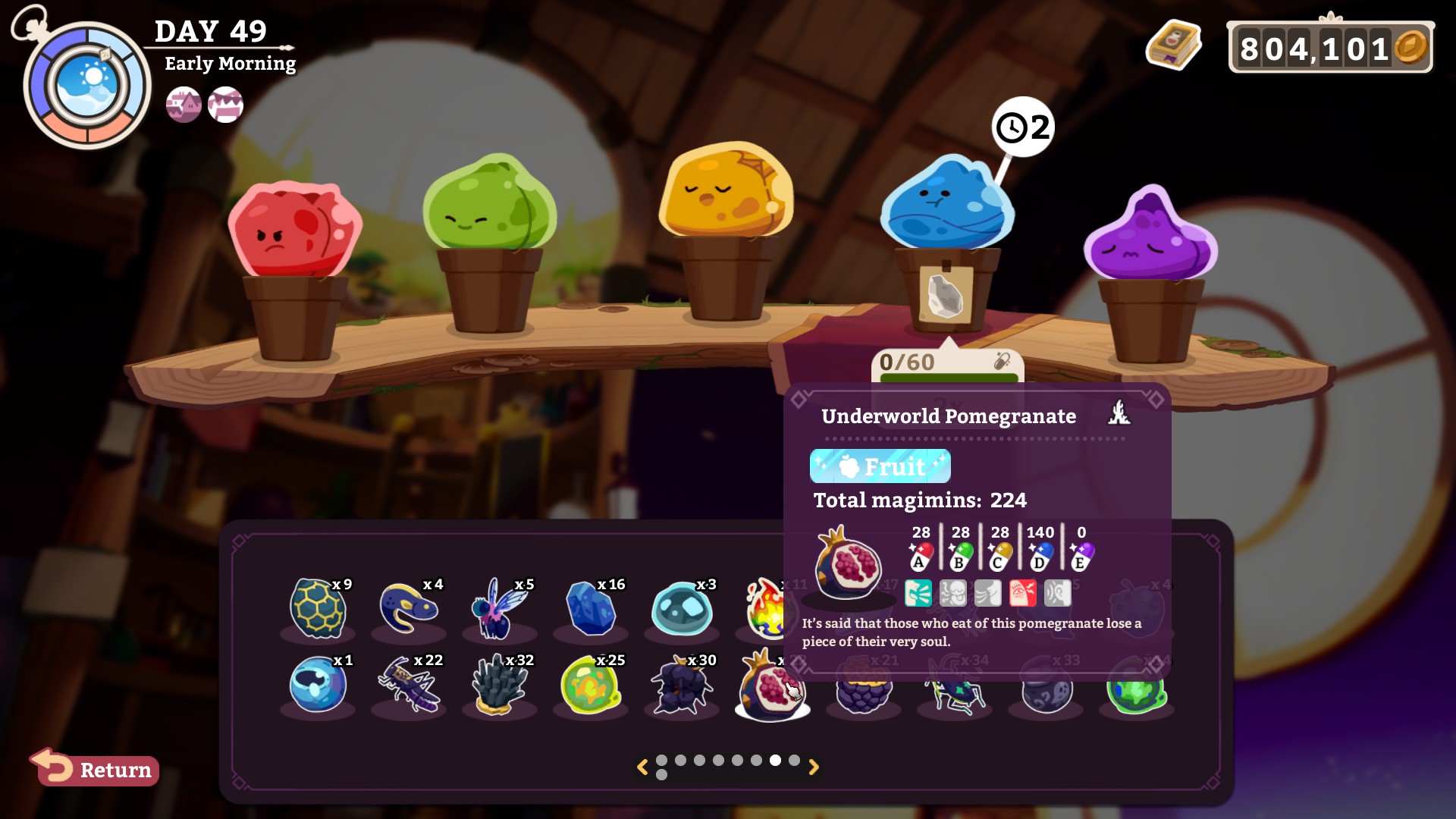Select the purple winged fly ingredient
Image resolution: width=1456 pixels, height=819 pixels.
[x=499, y=608]
